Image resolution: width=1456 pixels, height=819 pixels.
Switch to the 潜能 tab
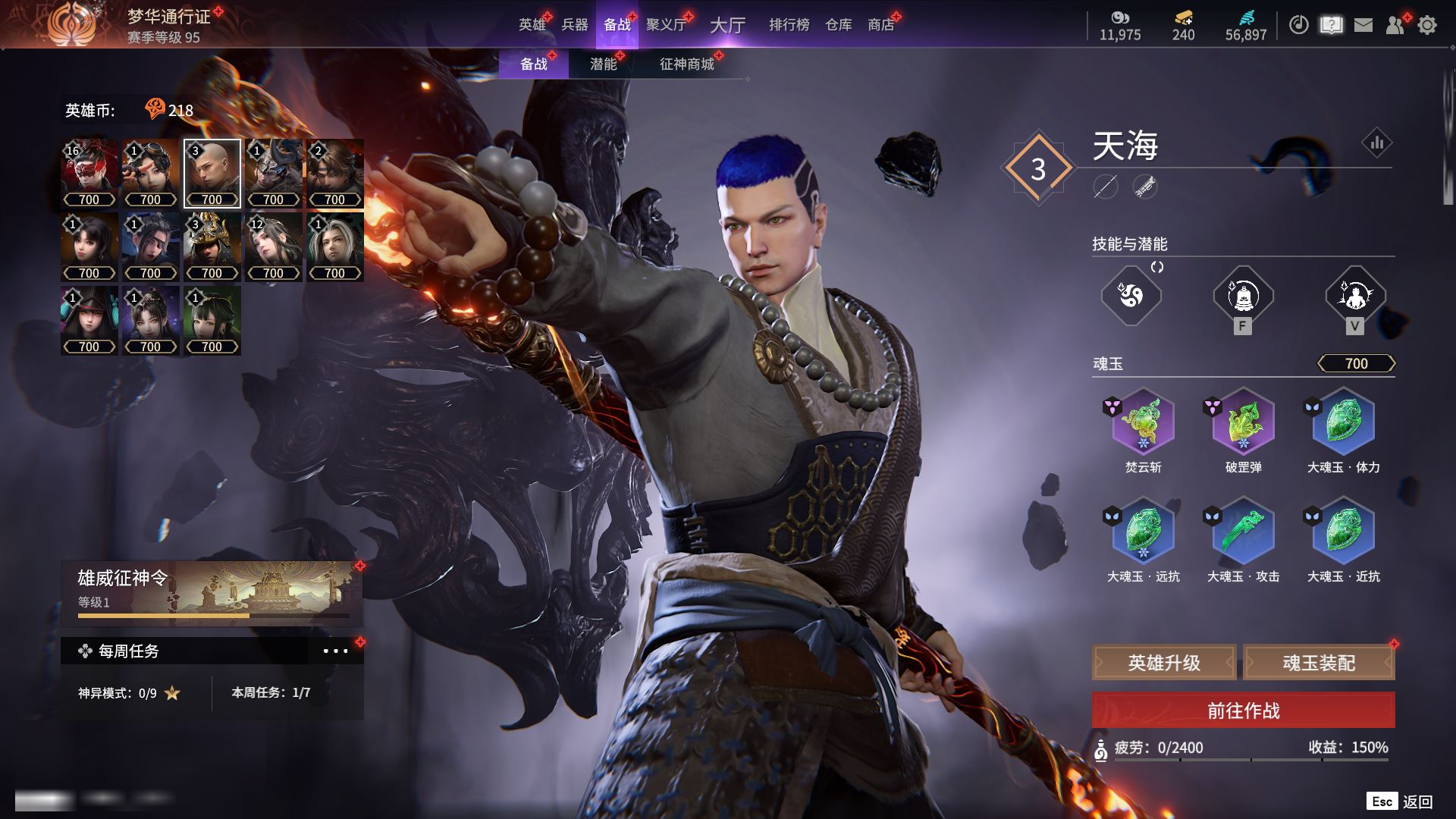pyautogui.click(x=604, y=64)
